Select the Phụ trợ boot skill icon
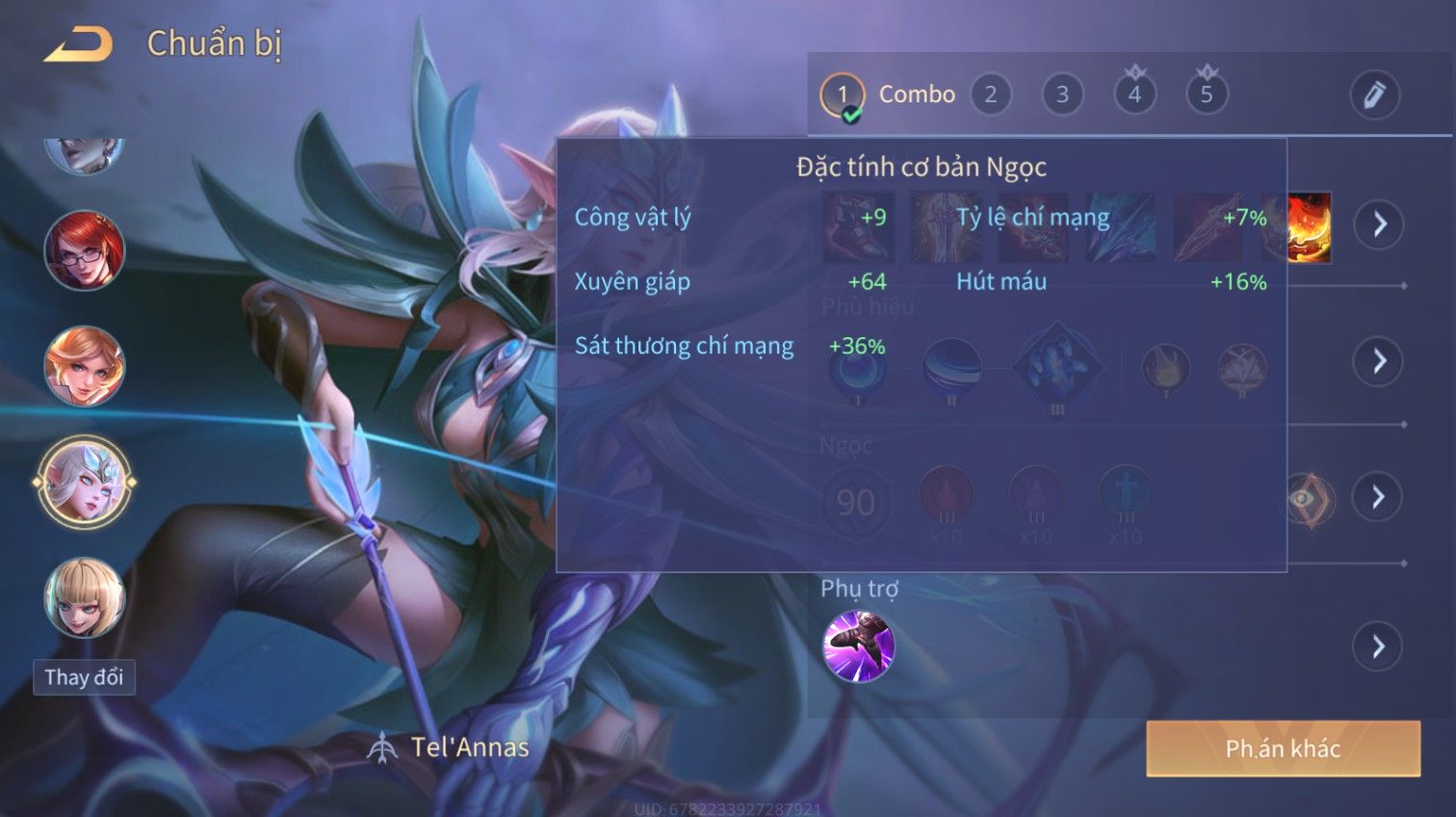The width and height of the screenshot is (1456, 817). click(858, 646)
